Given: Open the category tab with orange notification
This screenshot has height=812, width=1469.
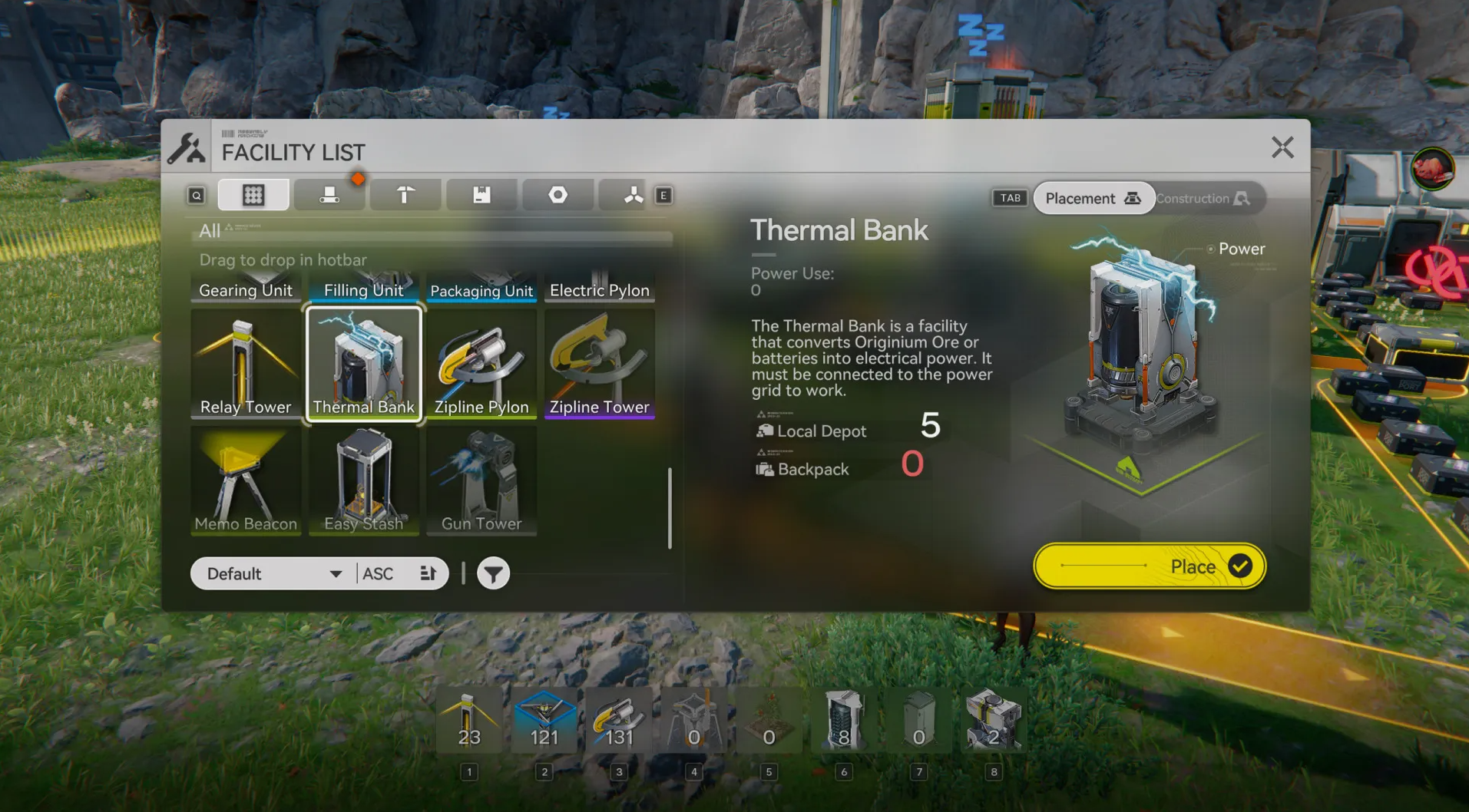Looking at the screenshot, I should click(329, 195).
